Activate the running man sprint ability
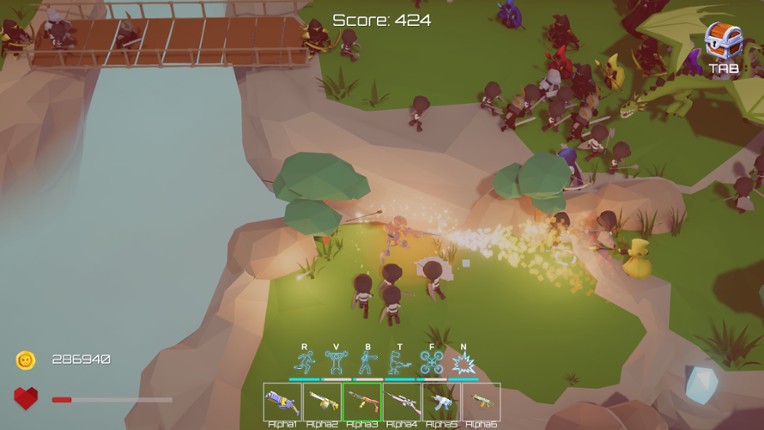The height and width of the screenshot is (430, 764). (304, 362)
